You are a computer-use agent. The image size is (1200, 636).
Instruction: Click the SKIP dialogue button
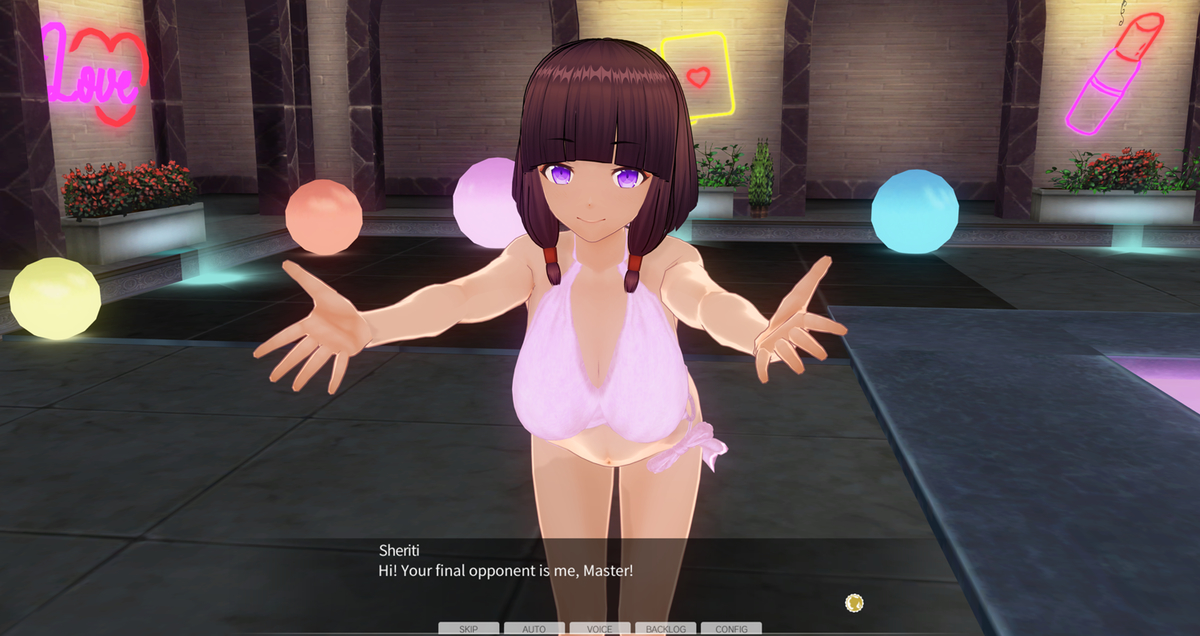pos(468,629)
